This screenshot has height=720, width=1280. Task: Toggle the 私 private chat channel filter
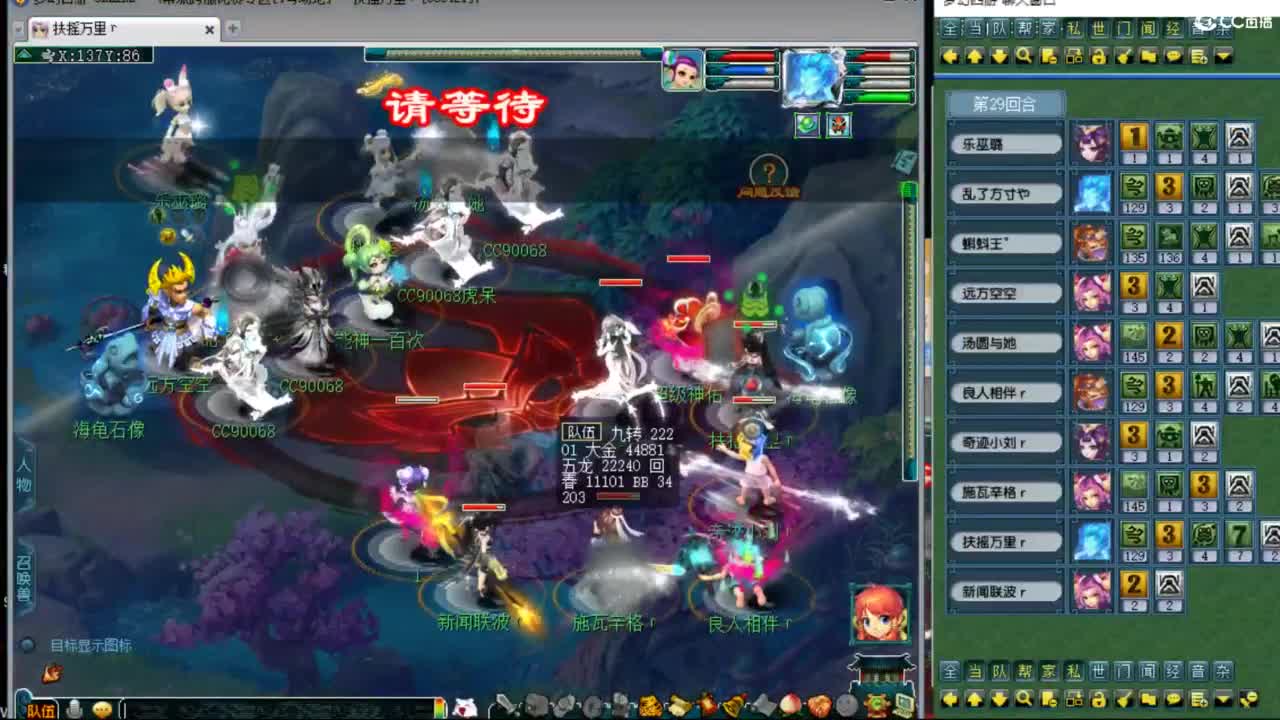point(1072,672)
